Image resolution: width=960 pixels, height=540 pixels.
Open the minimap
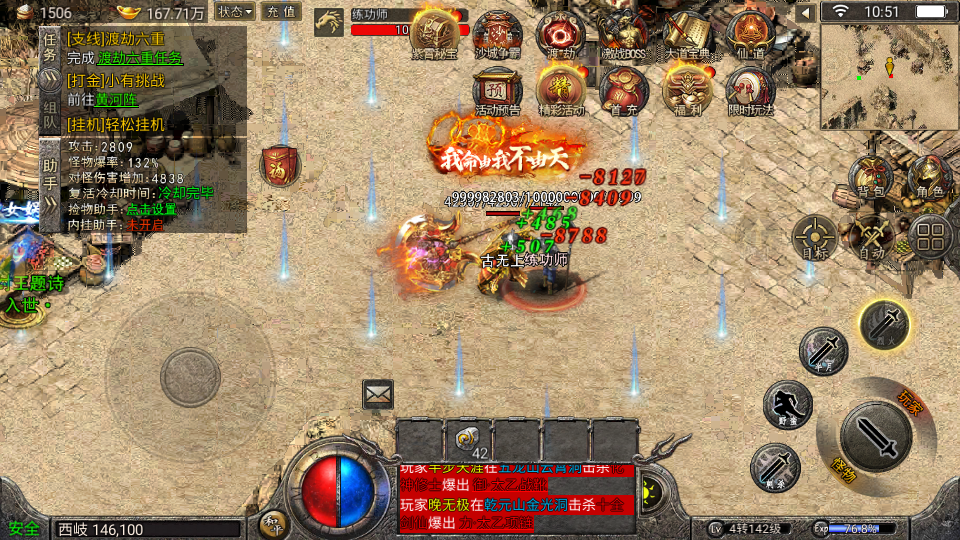tap(888, 76)
